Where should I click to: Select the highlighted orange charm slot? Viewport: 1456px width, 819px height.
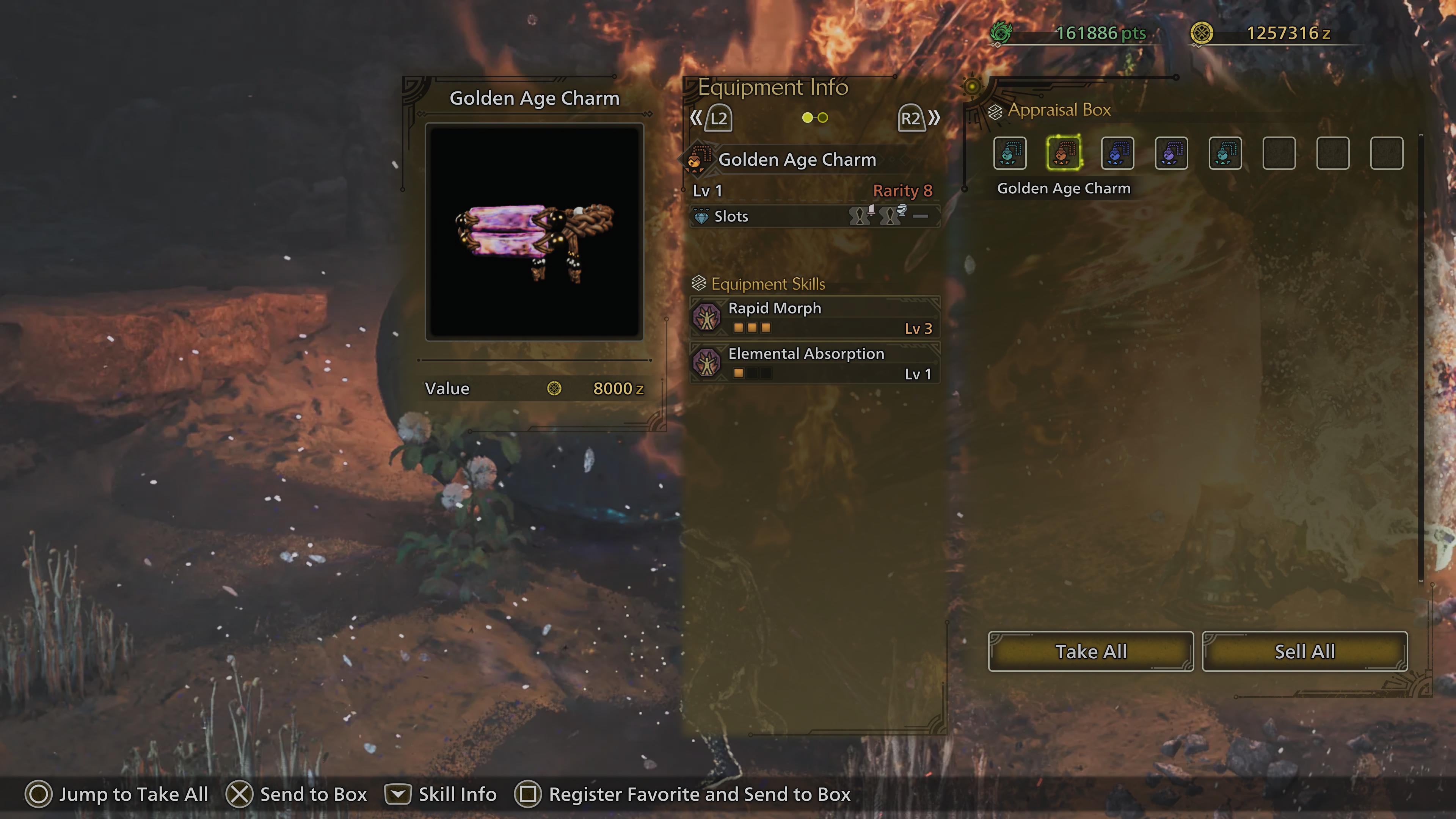(1064, 153)
